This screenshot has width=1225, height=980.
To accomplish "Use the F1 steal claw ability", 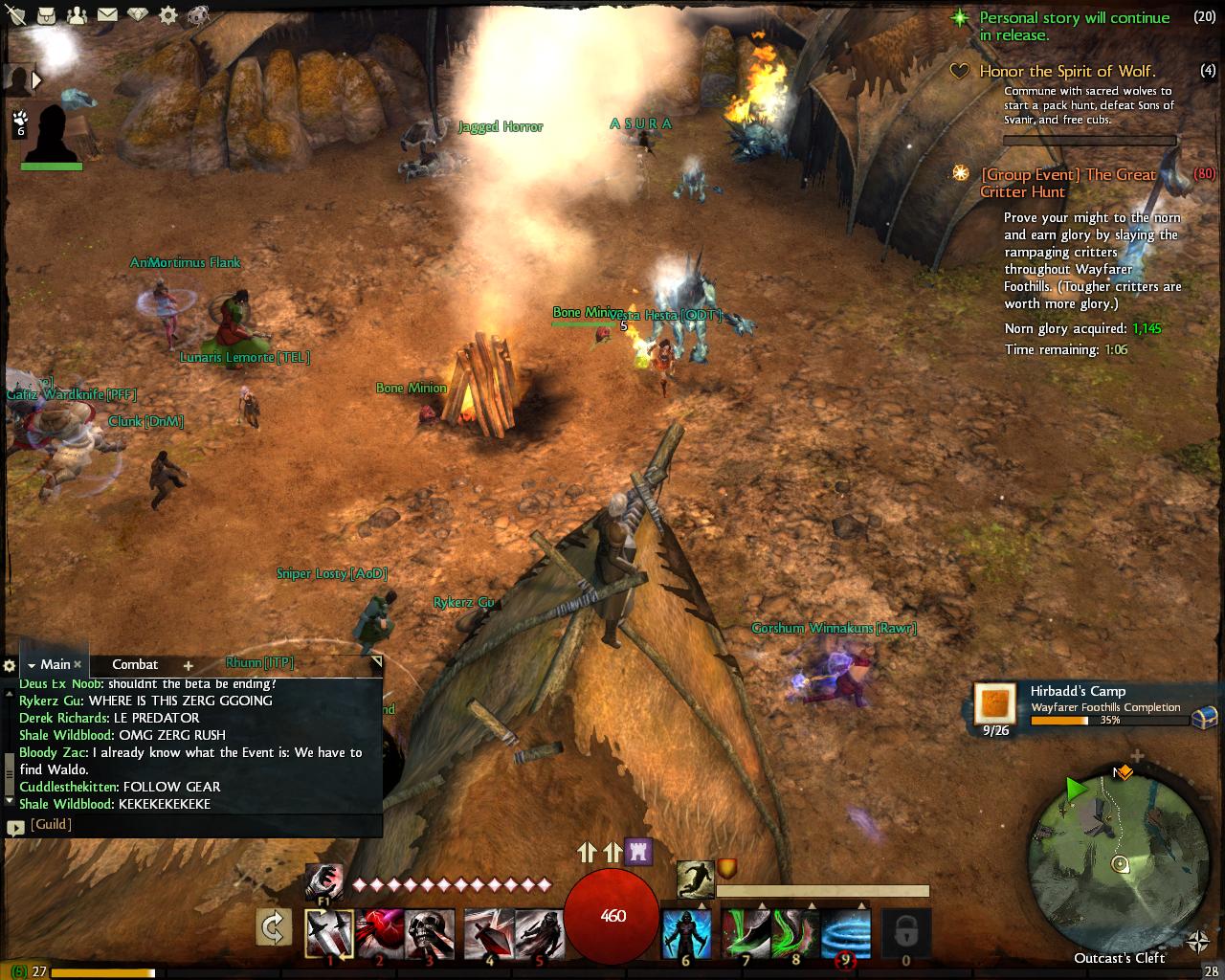I will coord(323,881).
